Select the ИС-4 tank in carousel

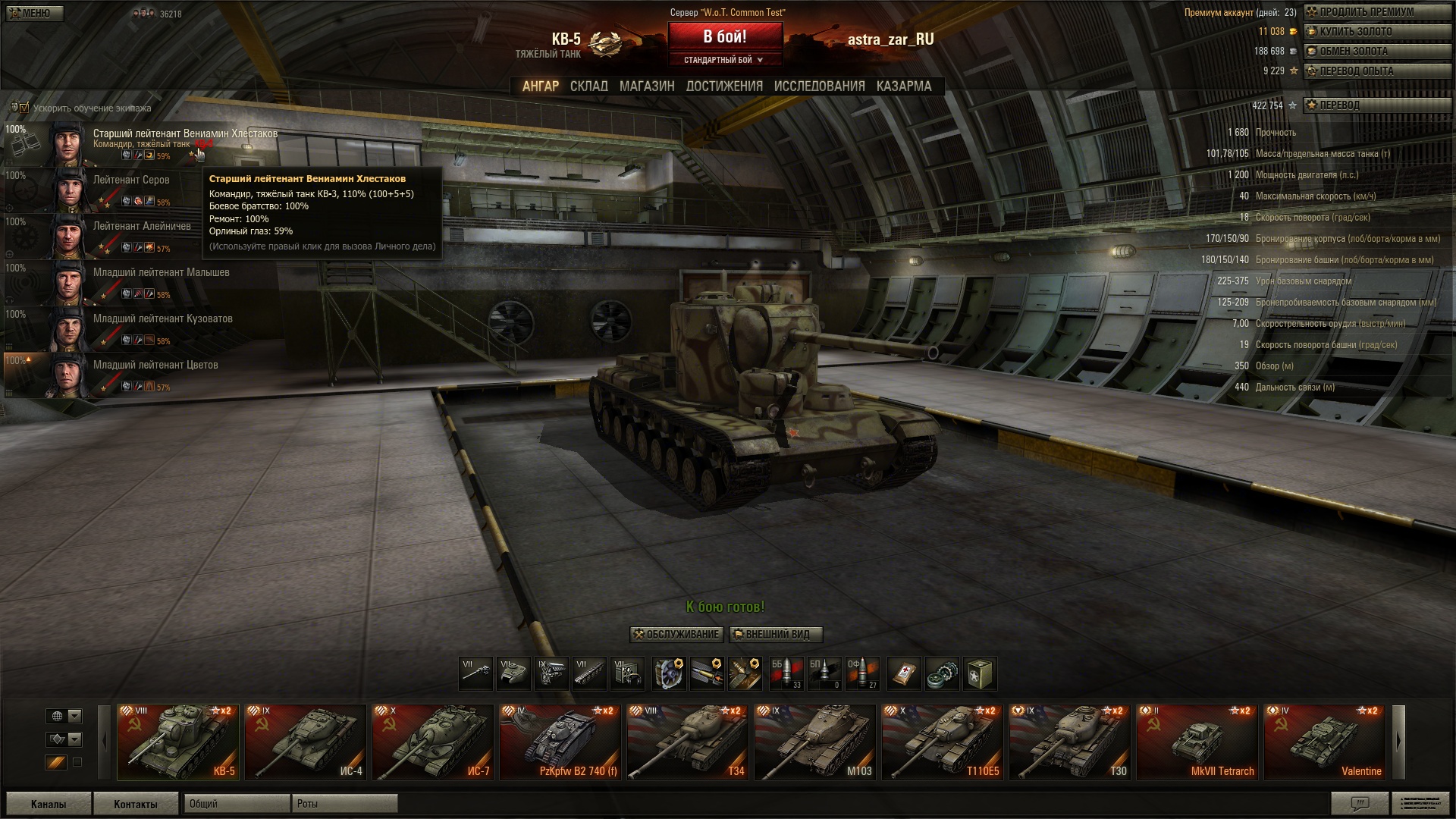306,742
